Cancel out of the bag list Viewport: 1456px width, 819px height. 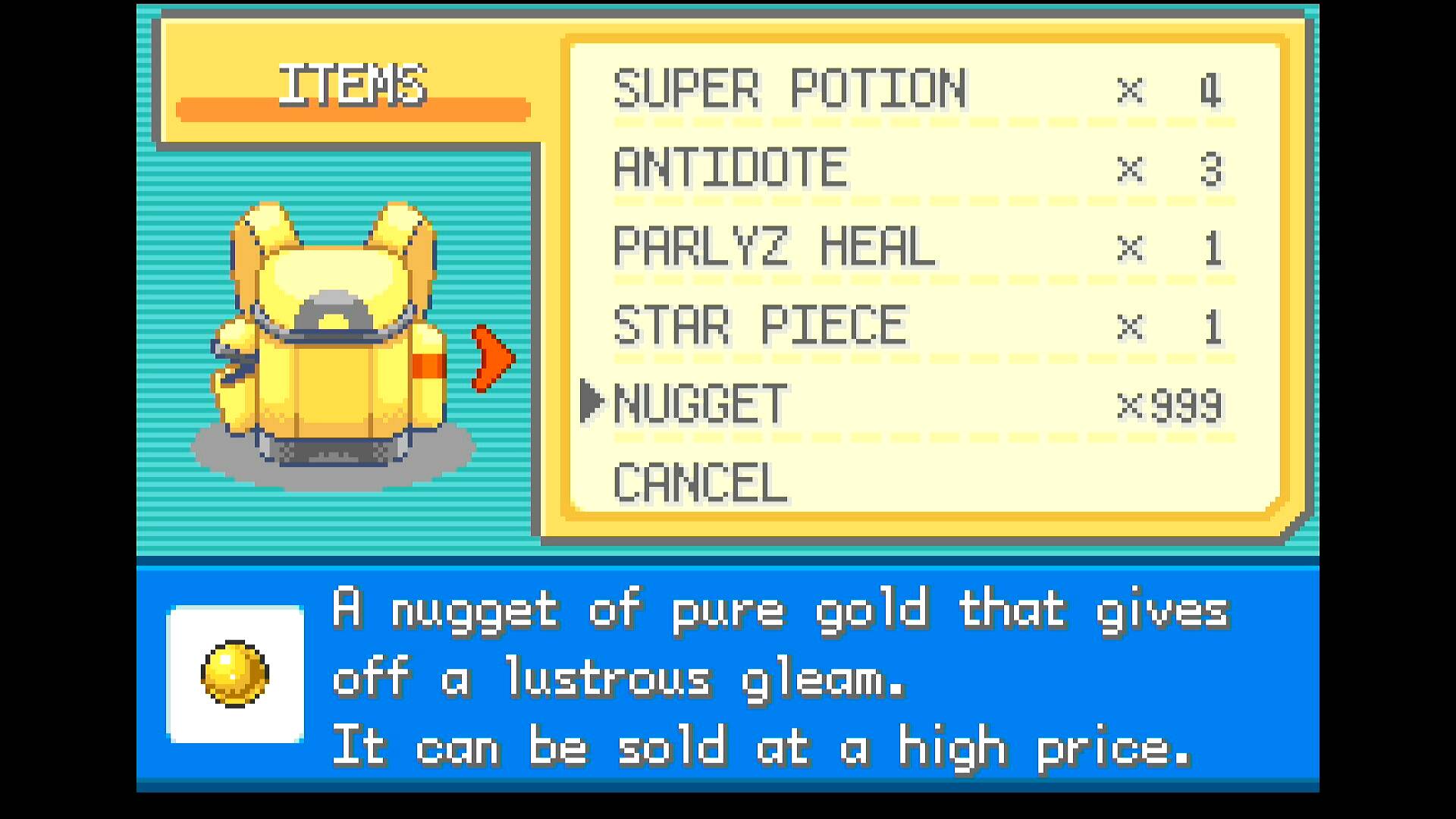(x=700, y=483)
